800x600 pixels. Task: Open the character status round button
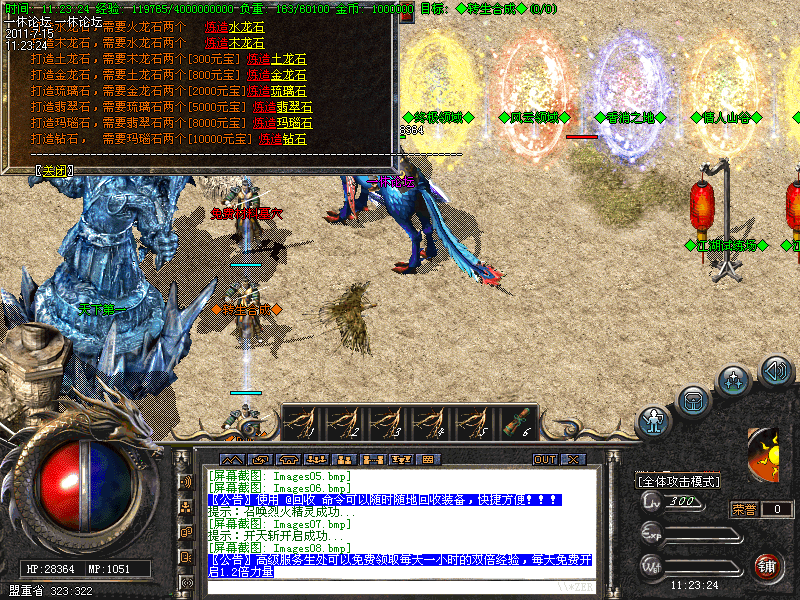pyautogui.click(x=652, y=420)
